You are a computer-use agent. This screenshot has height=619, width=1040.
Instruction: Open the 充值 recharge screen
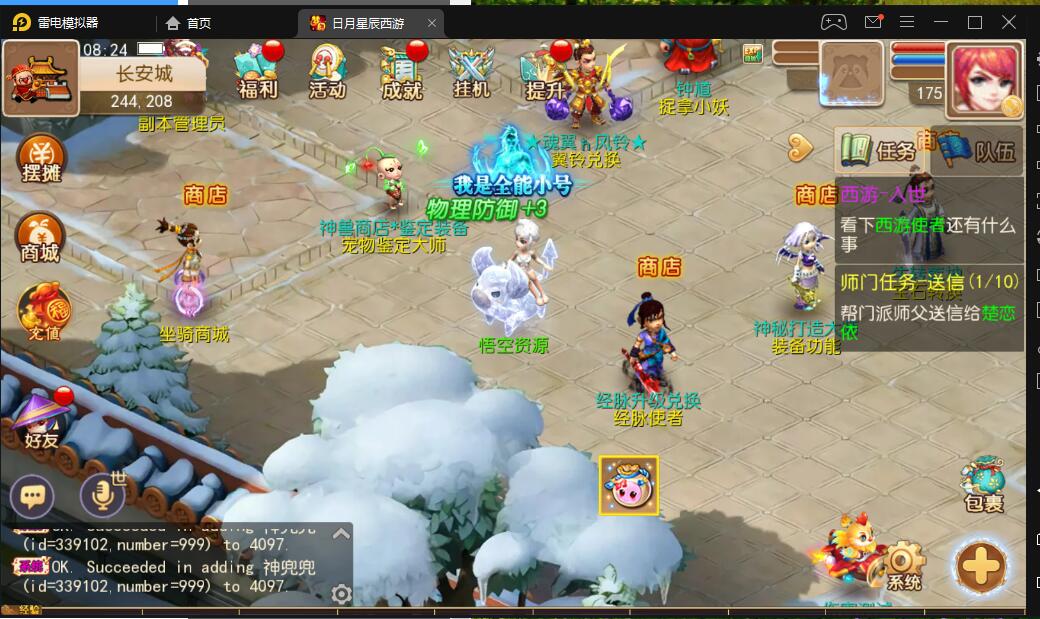point(42,309)
